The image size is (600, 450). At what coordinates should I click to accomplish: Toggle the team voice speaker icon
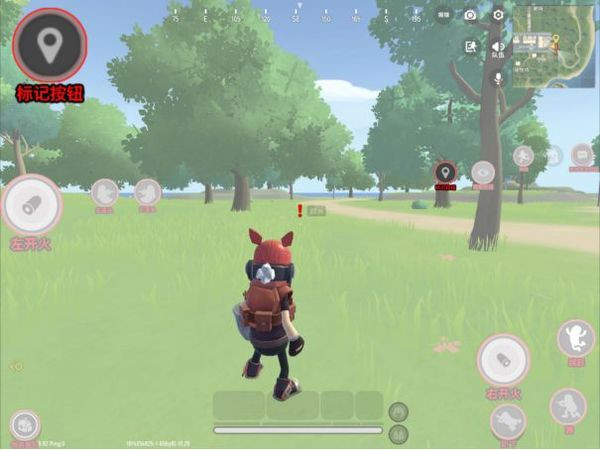coord(497,46)
